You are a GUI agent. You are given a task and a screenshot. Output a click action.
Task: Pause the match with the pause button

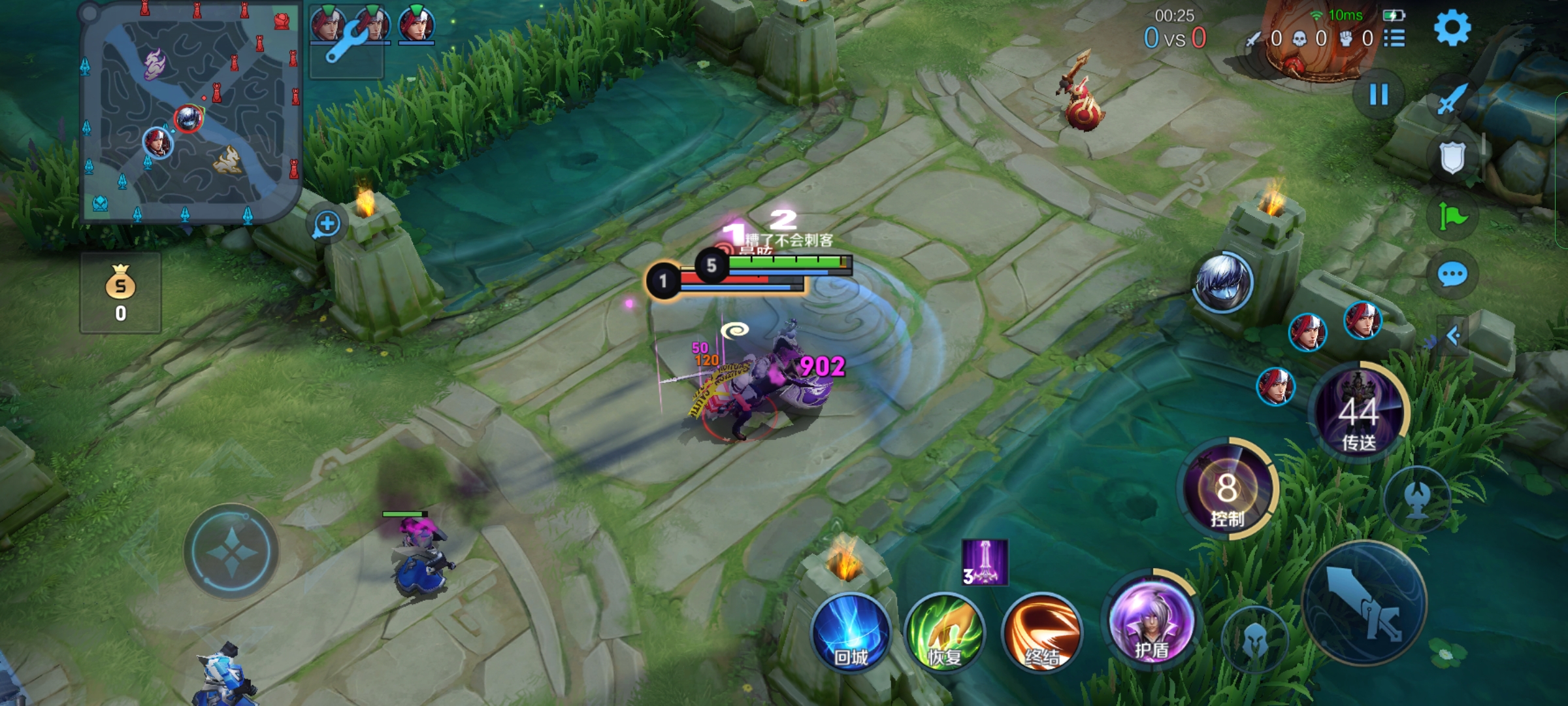click(1379, 95)
